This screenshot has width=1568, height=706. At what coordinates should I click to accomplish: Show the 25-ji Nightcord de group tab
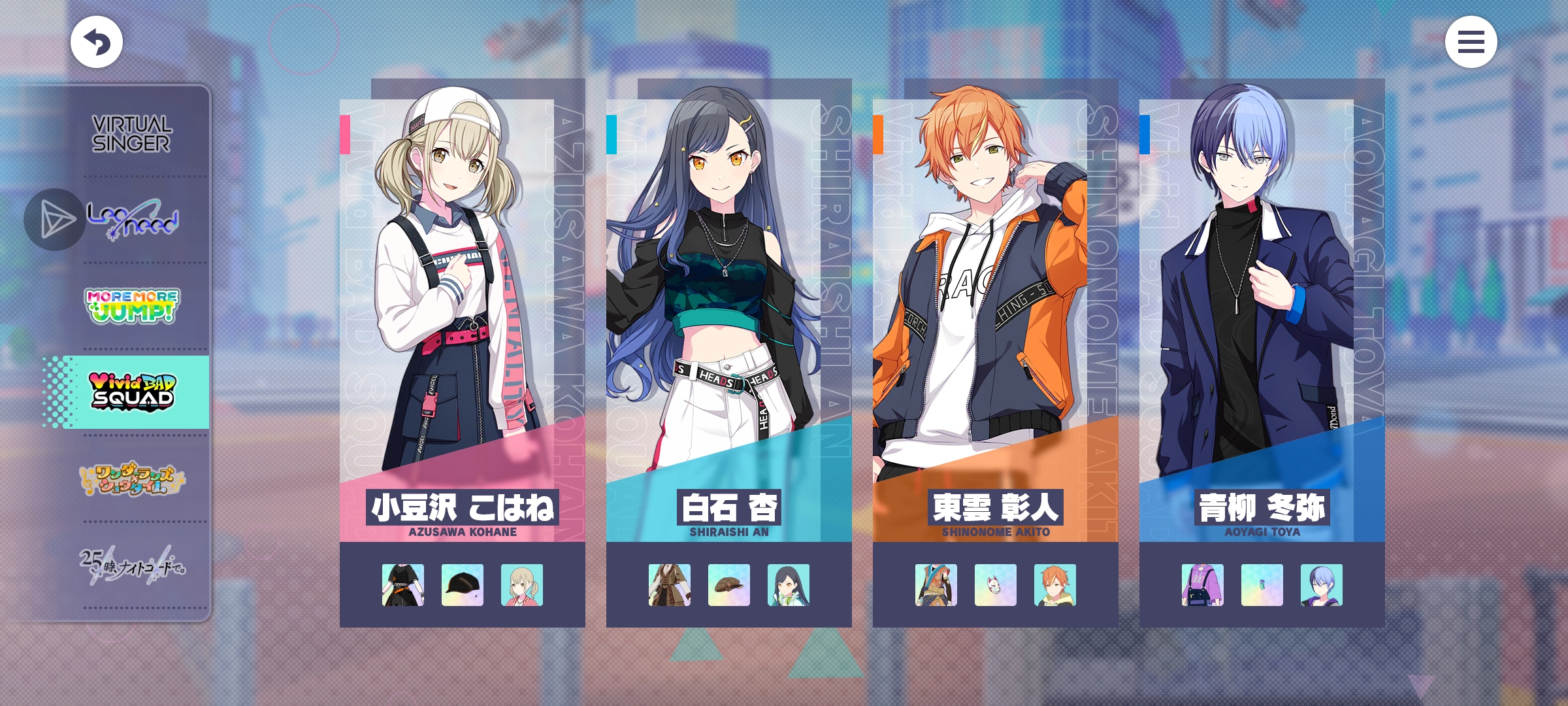(131, 565)
